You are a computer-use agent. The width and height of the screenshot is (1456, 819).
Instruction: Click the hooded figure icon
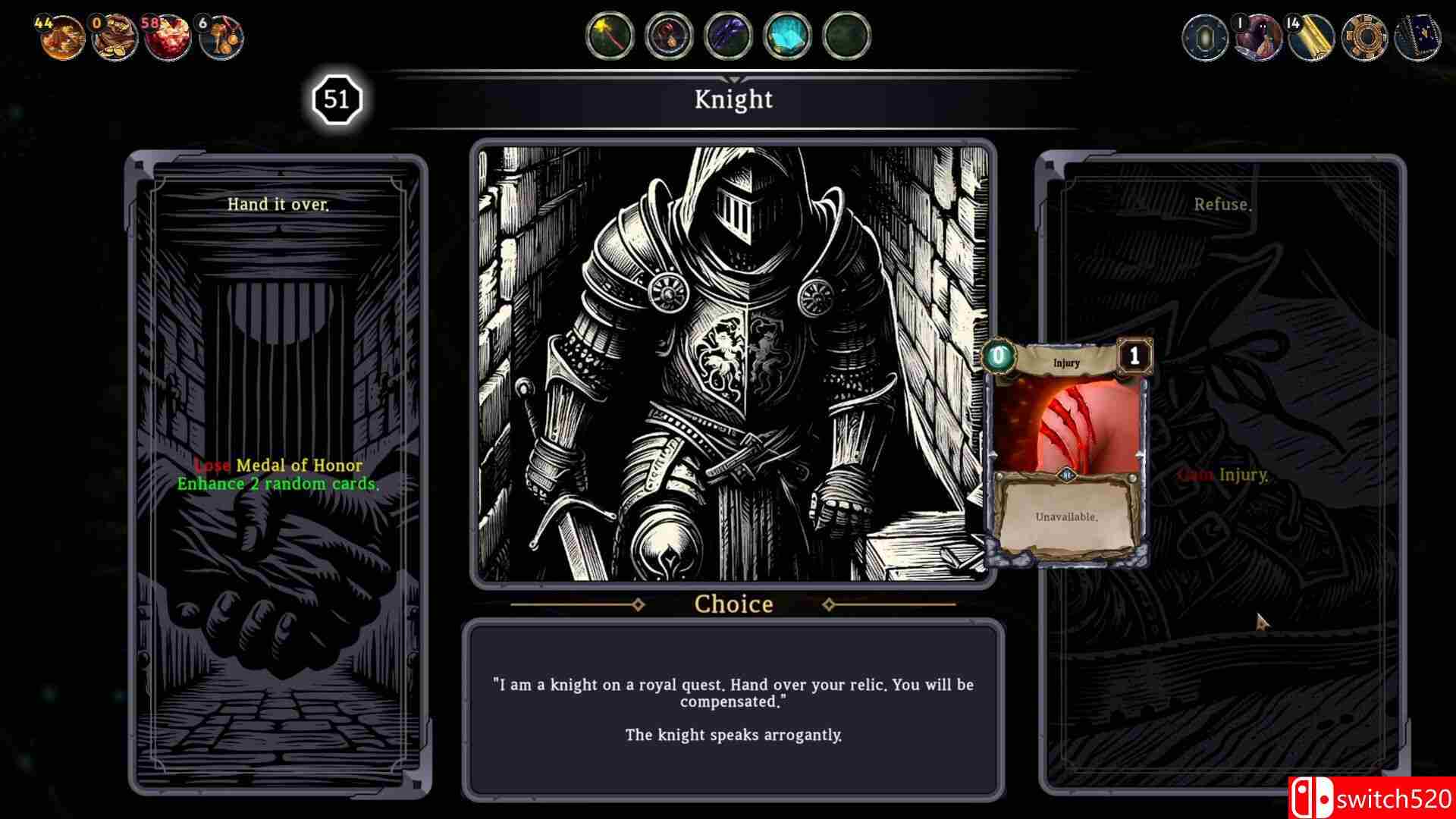[1258, 37]
